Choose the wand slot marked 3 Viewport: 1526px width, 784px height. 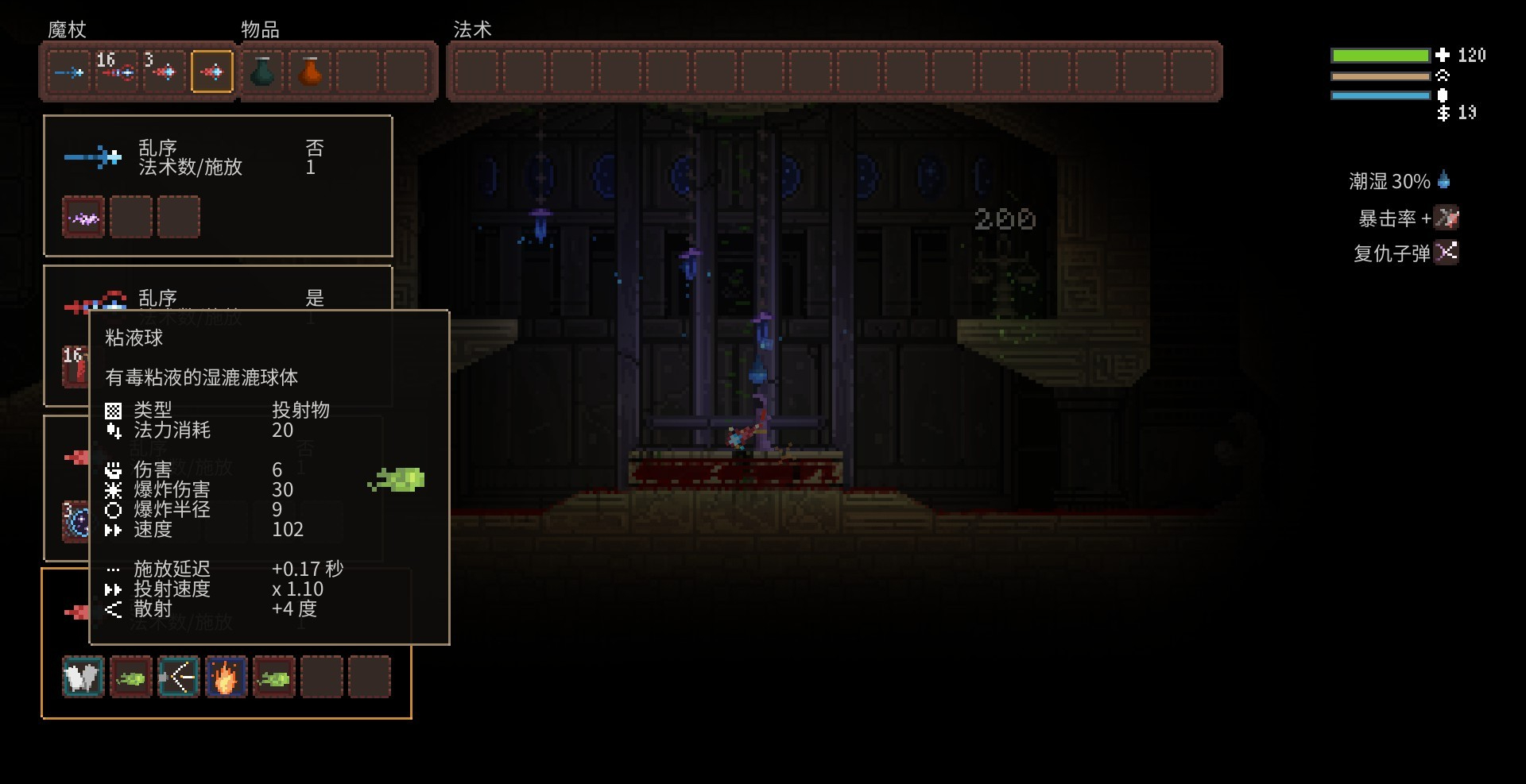coord(164,72)
